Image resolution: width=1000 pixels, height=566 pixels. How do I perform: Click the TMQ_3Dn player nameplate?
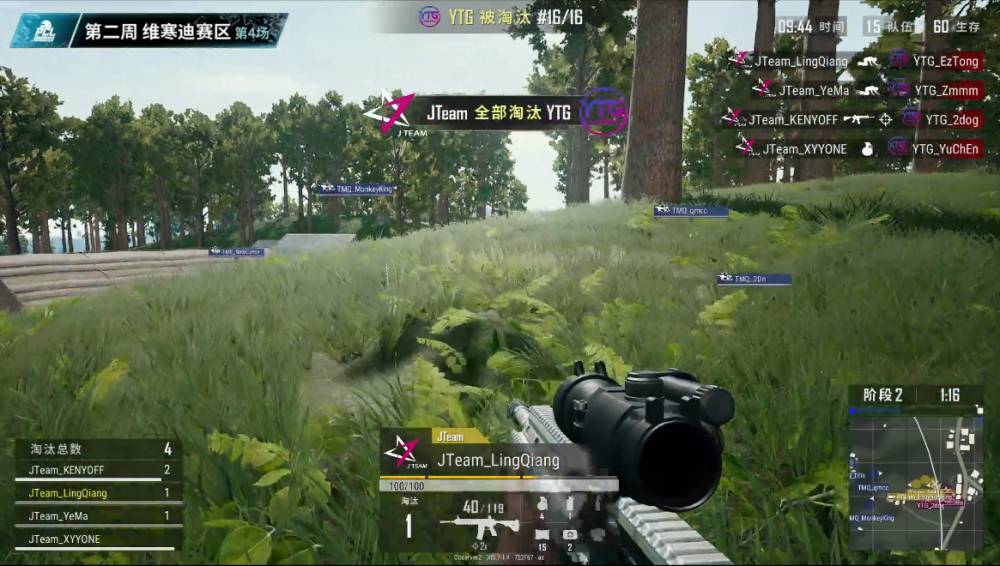point(754,279)
